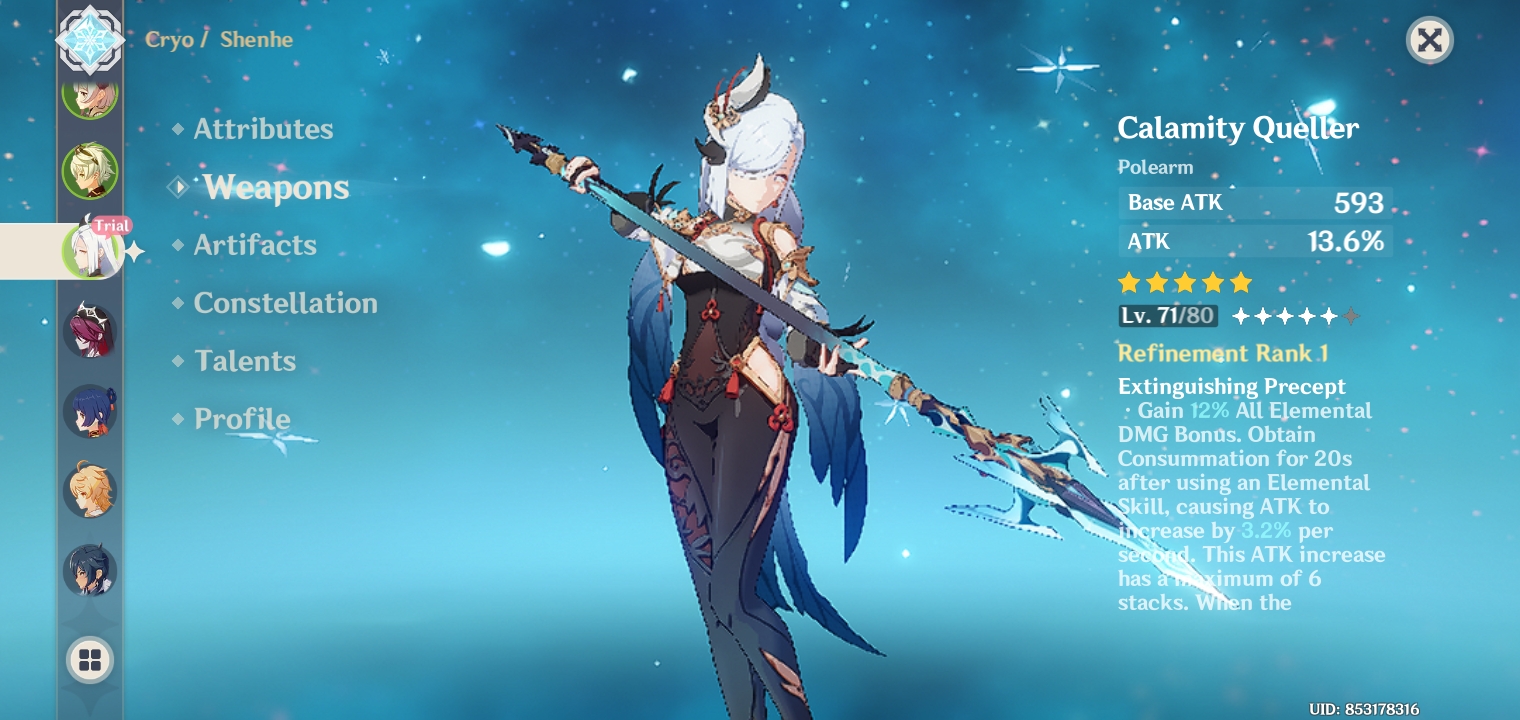
Task: Open the party menu via bottom grid icon
Action: click(91, 660)
